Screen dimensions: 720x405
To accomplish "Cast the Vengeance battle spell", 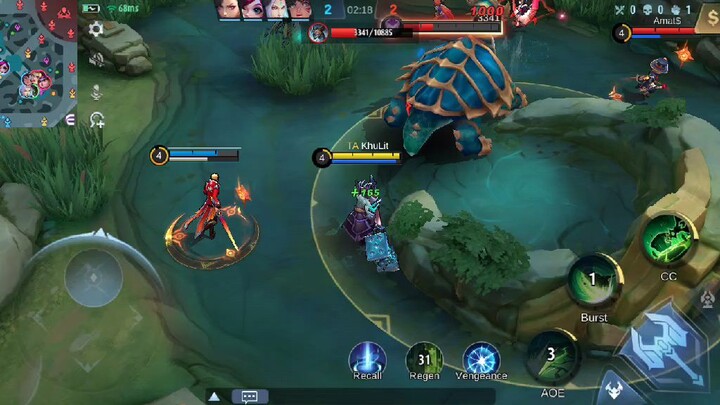I will point(481,358).
